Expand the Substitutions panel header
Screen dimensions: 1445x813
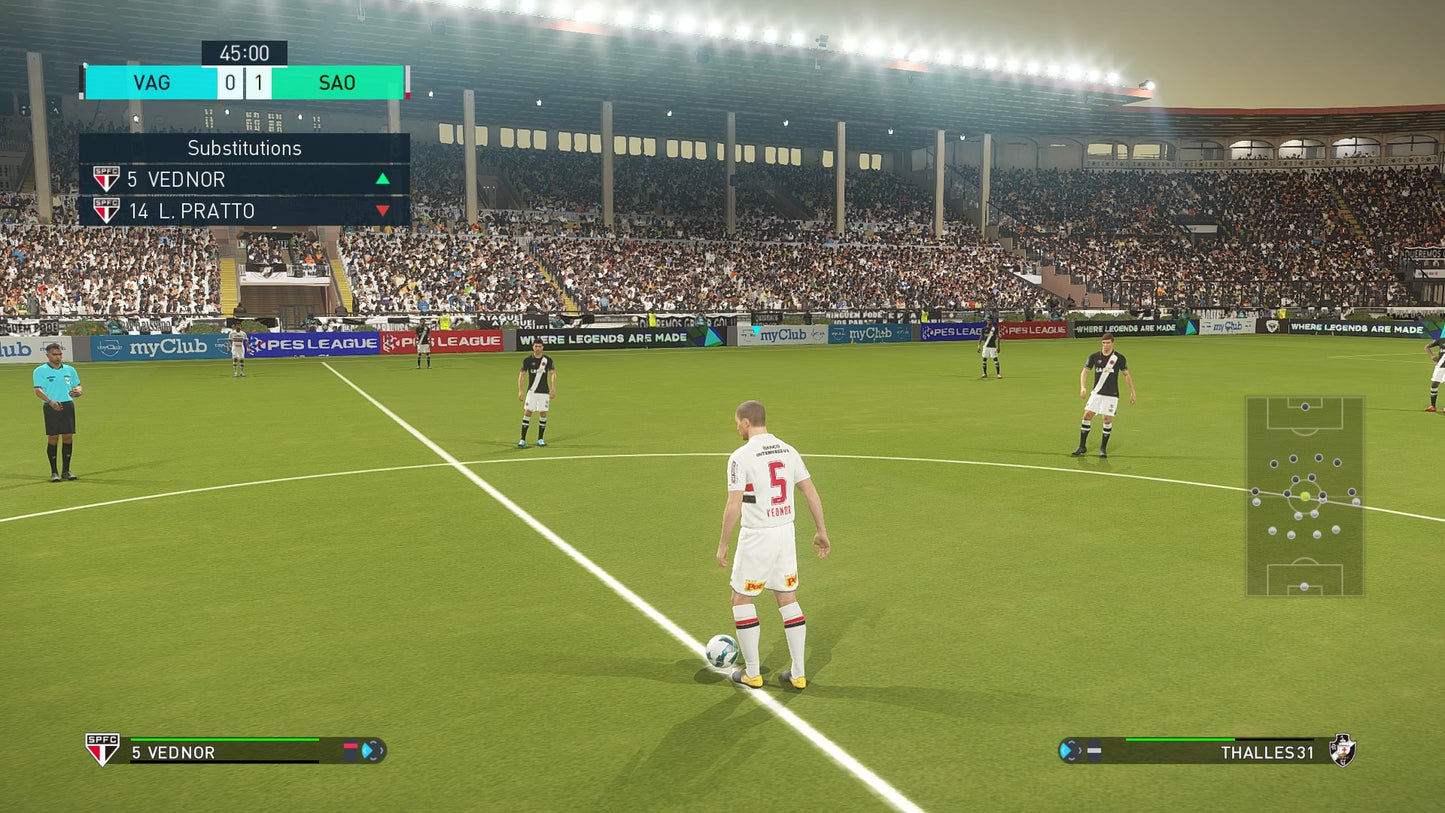[245, 148]
